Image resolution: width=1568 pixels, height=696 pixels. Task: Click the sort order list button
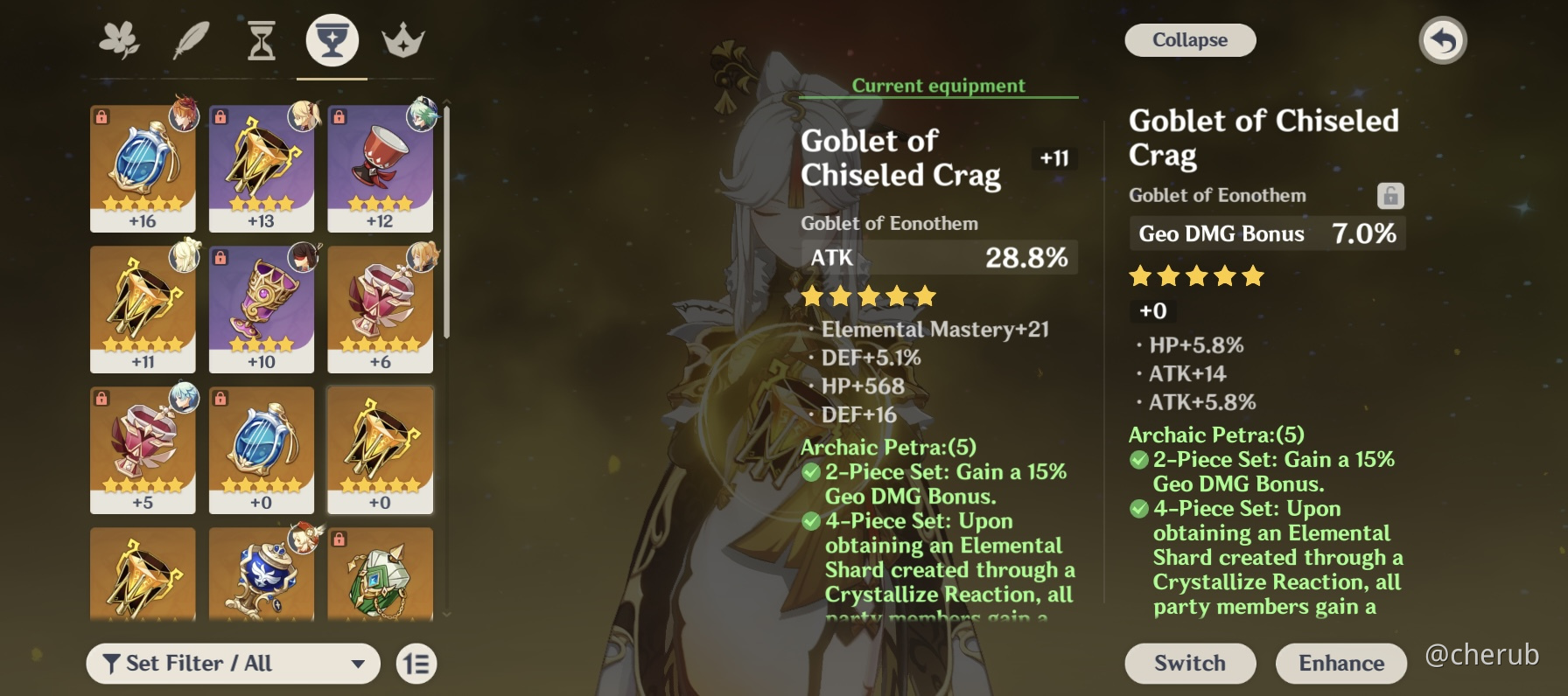[x=416, y=664]
